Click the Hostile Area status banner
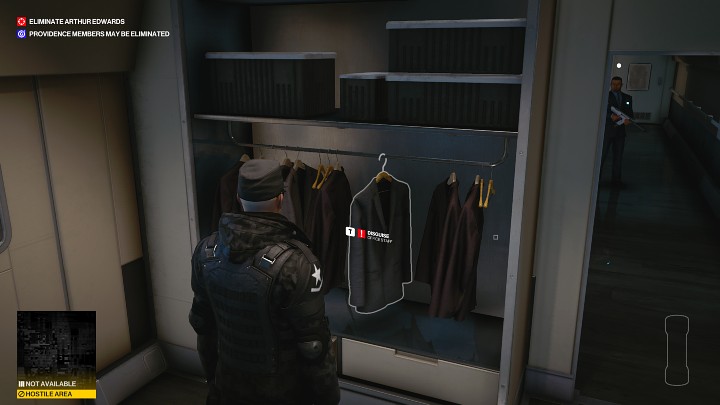Screen dimensions: 720x405 pyautogui.click(x=56, y=394)
